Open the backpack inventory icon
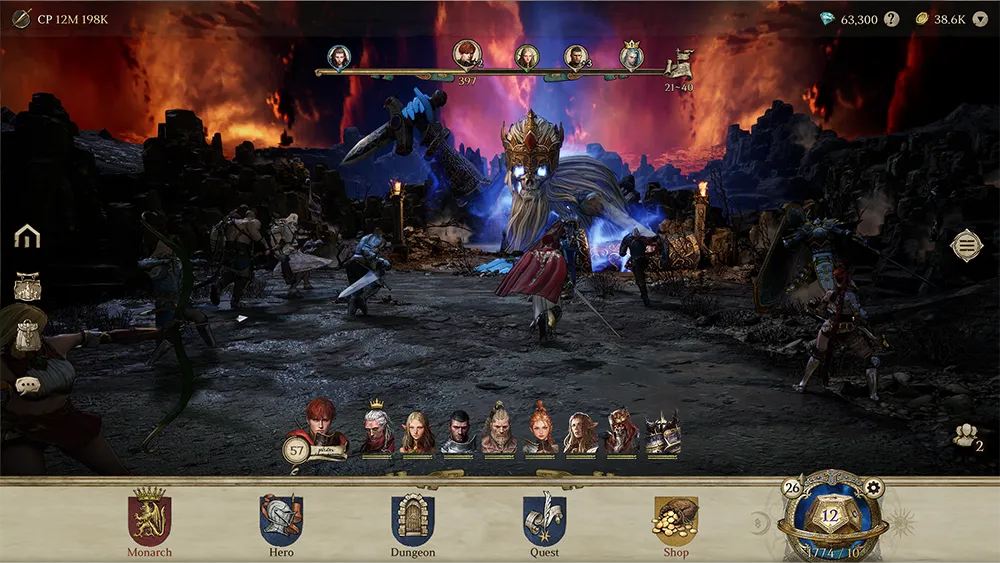This screenshot has height=563, width=1000. pos(27,288)
